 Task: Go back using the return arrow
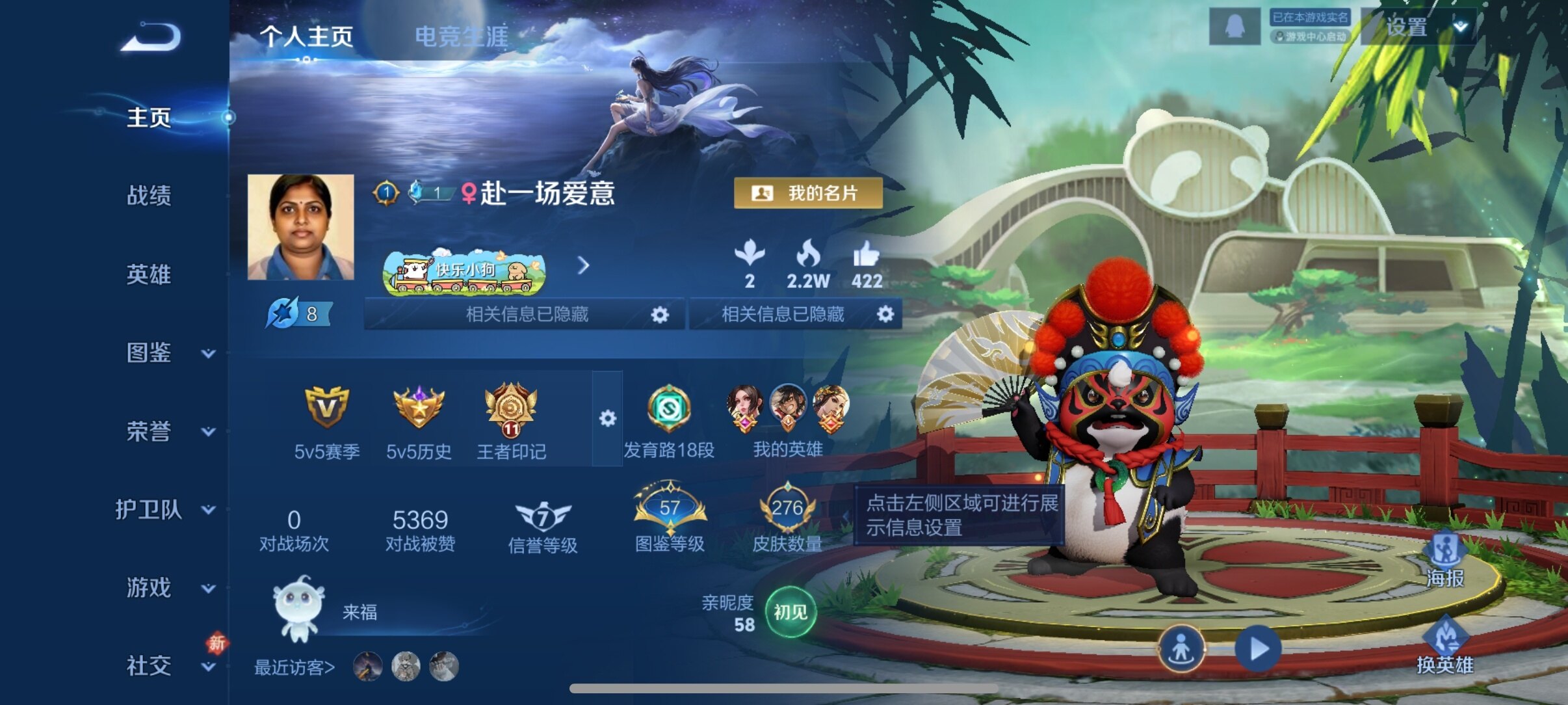(x=151, y=37)
